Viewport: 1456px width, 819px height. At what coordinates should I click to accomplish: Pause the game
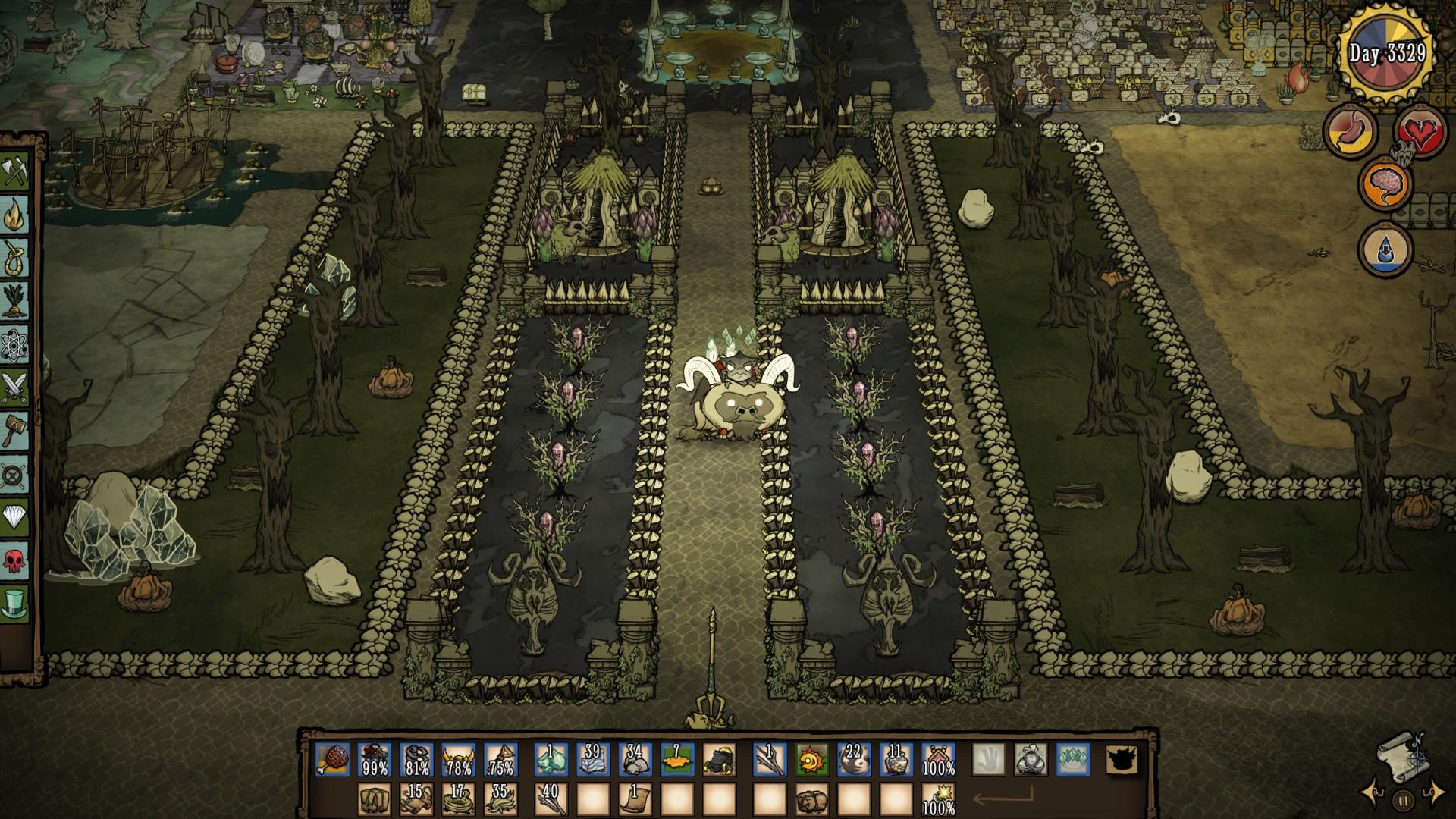click(1403, 799)
